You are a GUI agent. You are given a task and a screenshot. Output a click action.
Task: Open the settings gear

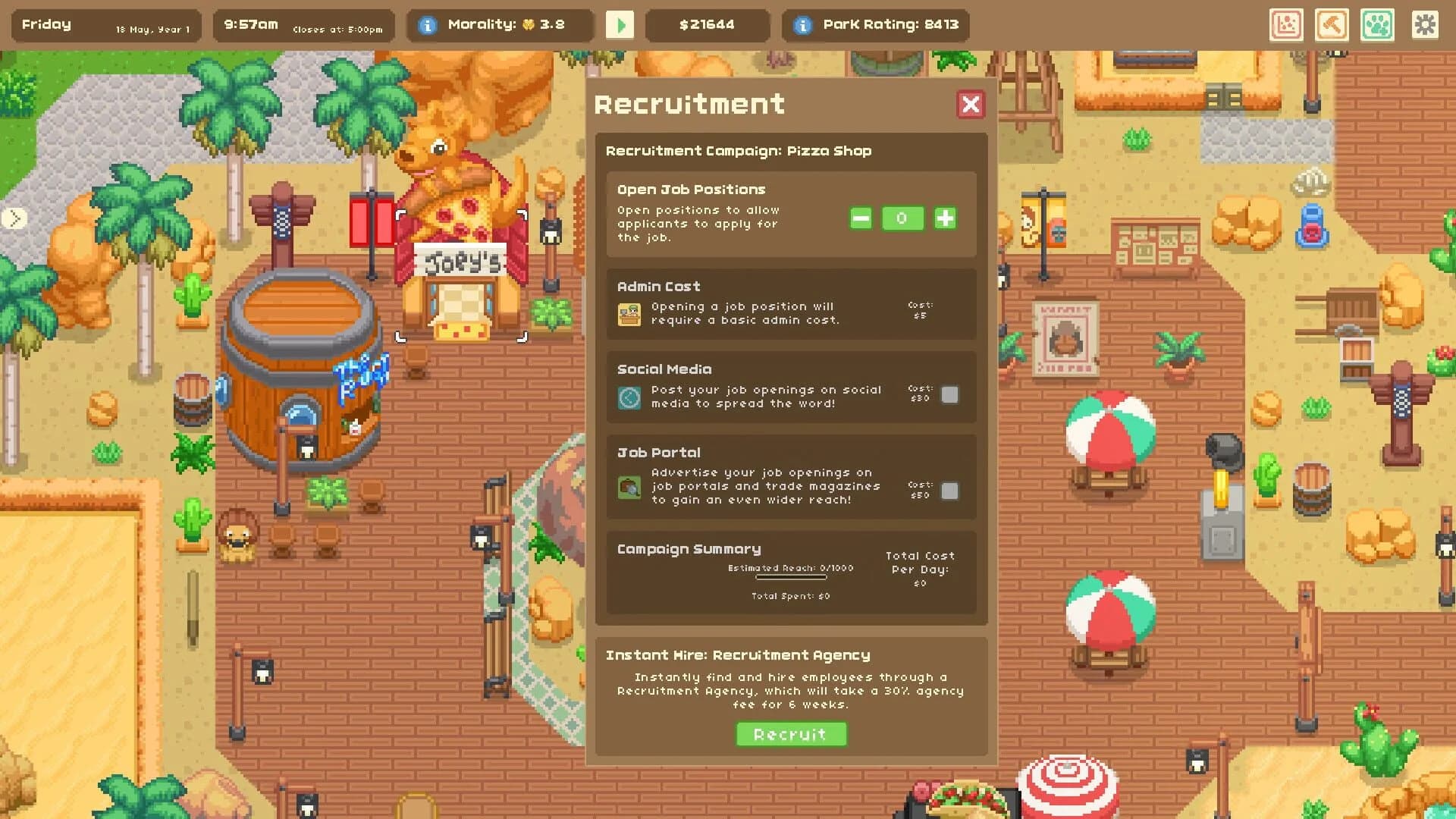[1424, 25]
